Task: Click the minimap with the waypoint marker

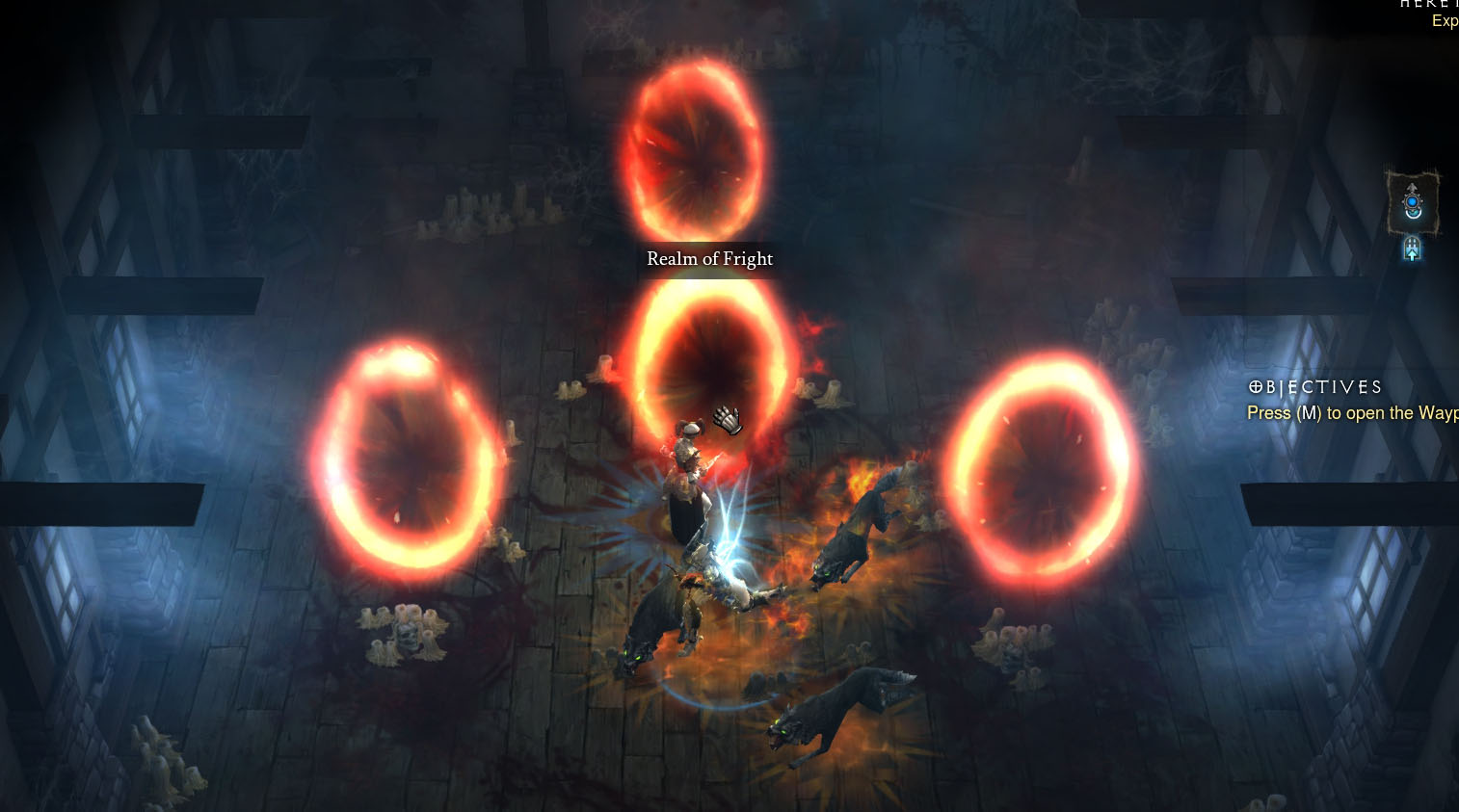Action: 1412,203
